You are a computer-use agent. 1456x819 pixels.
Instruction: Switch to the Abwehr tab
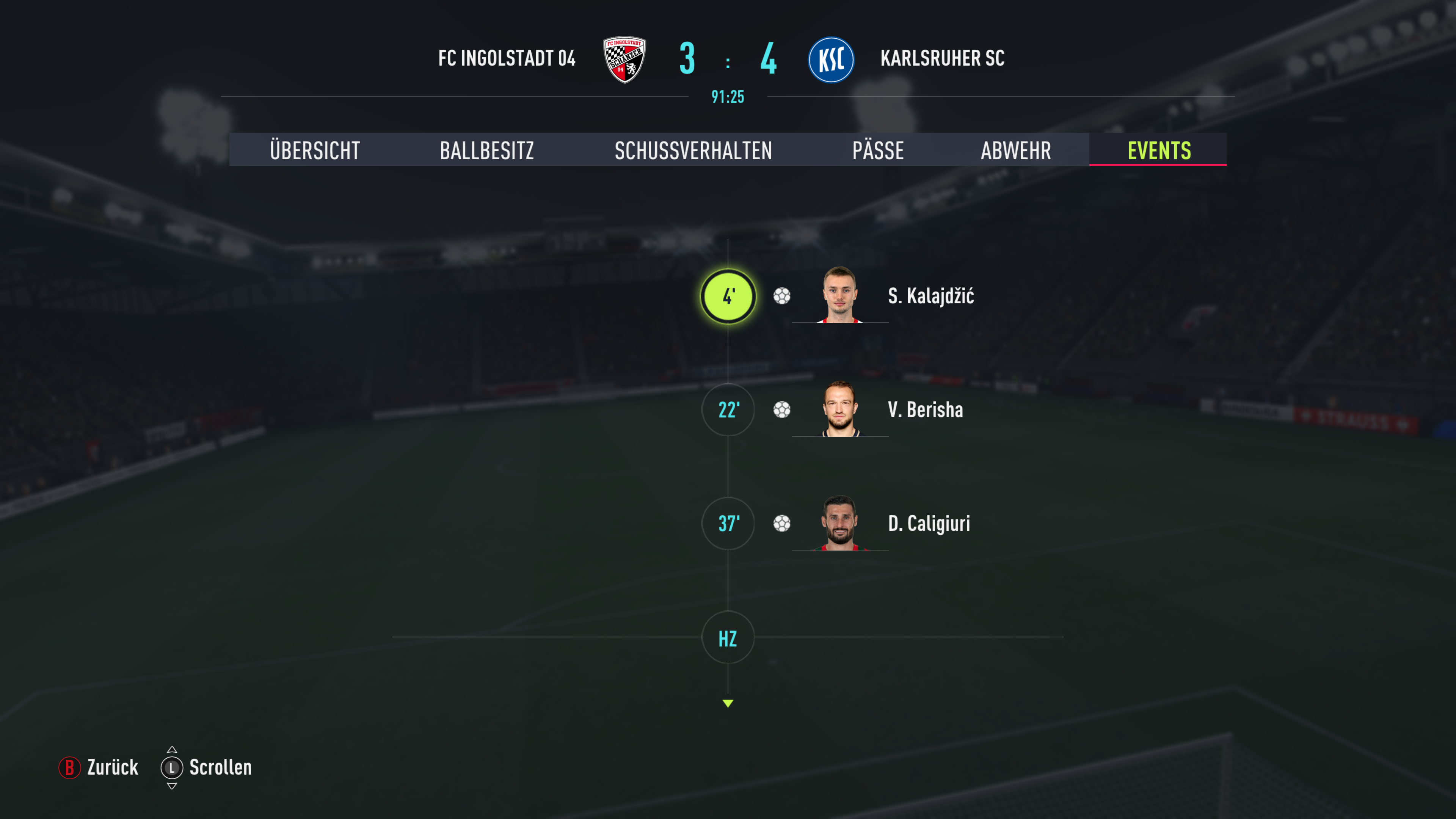click(x=1016, y=151)
